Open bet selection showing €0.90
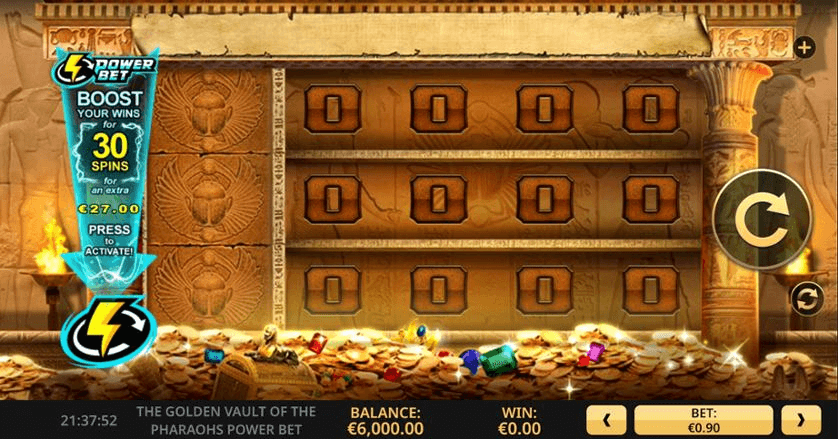838x439 pixels. [703, 420]
